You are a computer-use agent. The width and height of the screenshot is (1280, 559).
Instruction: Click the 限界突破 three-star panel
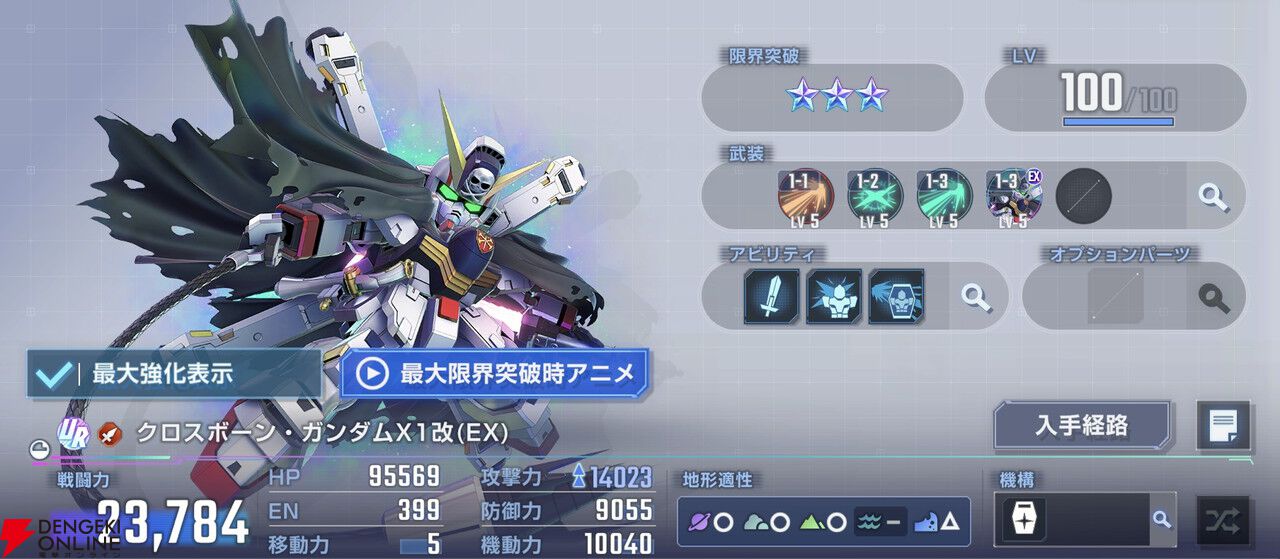pyautogui.click(x=832, y=96)
